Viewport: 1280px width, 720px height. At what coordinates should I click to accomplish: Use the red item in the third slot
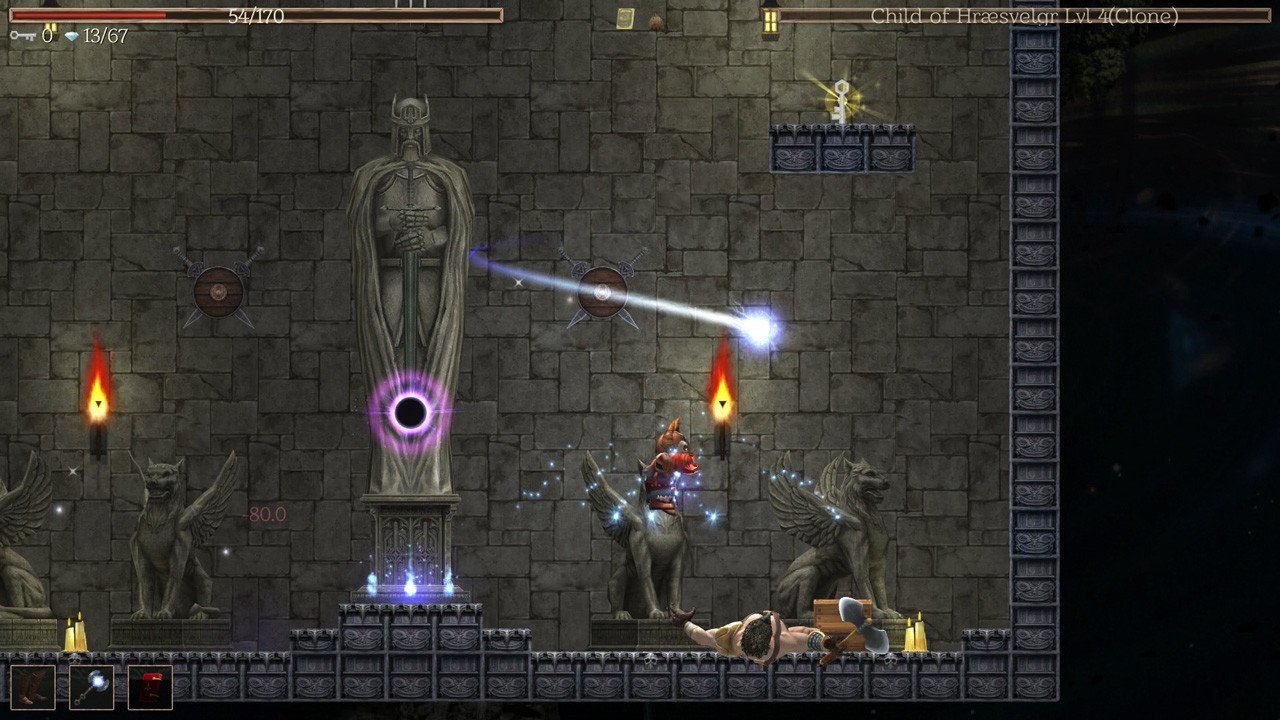click(150, 687)
